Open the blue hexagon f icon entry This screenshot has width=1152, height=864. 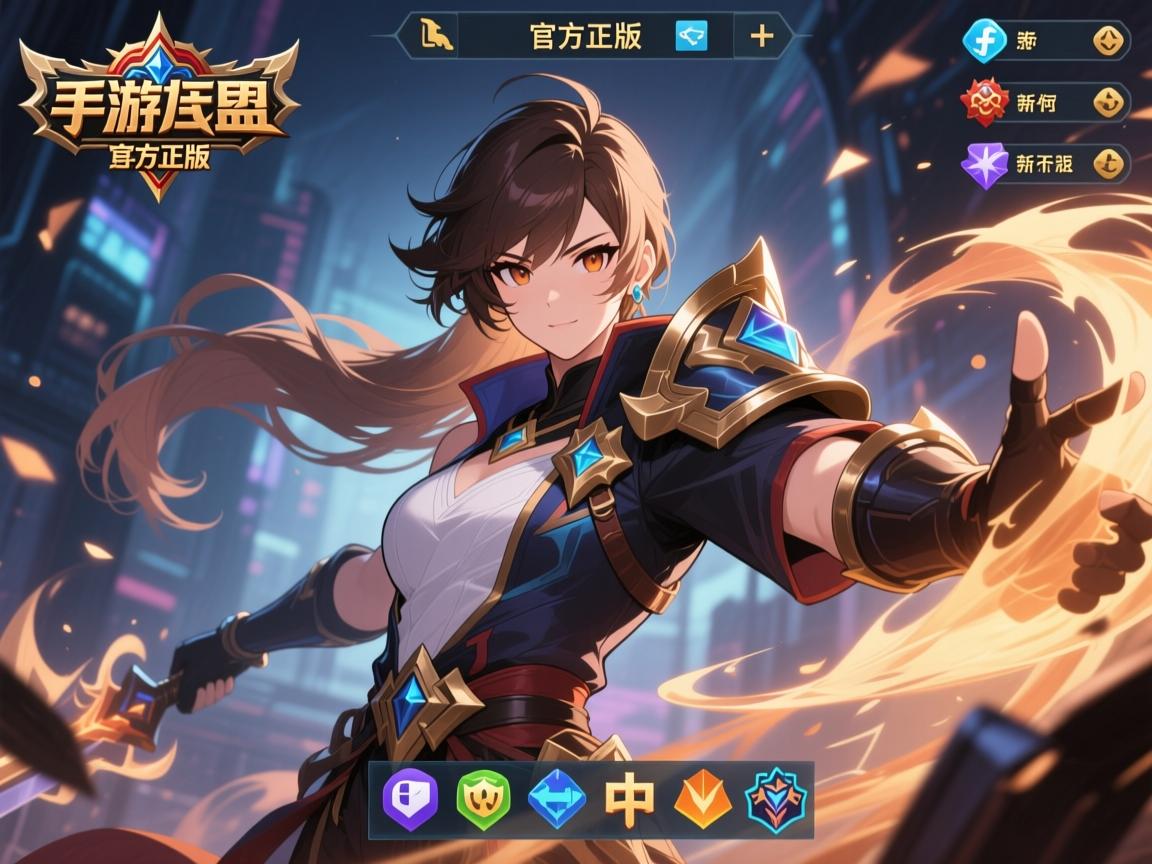(981, 41)
